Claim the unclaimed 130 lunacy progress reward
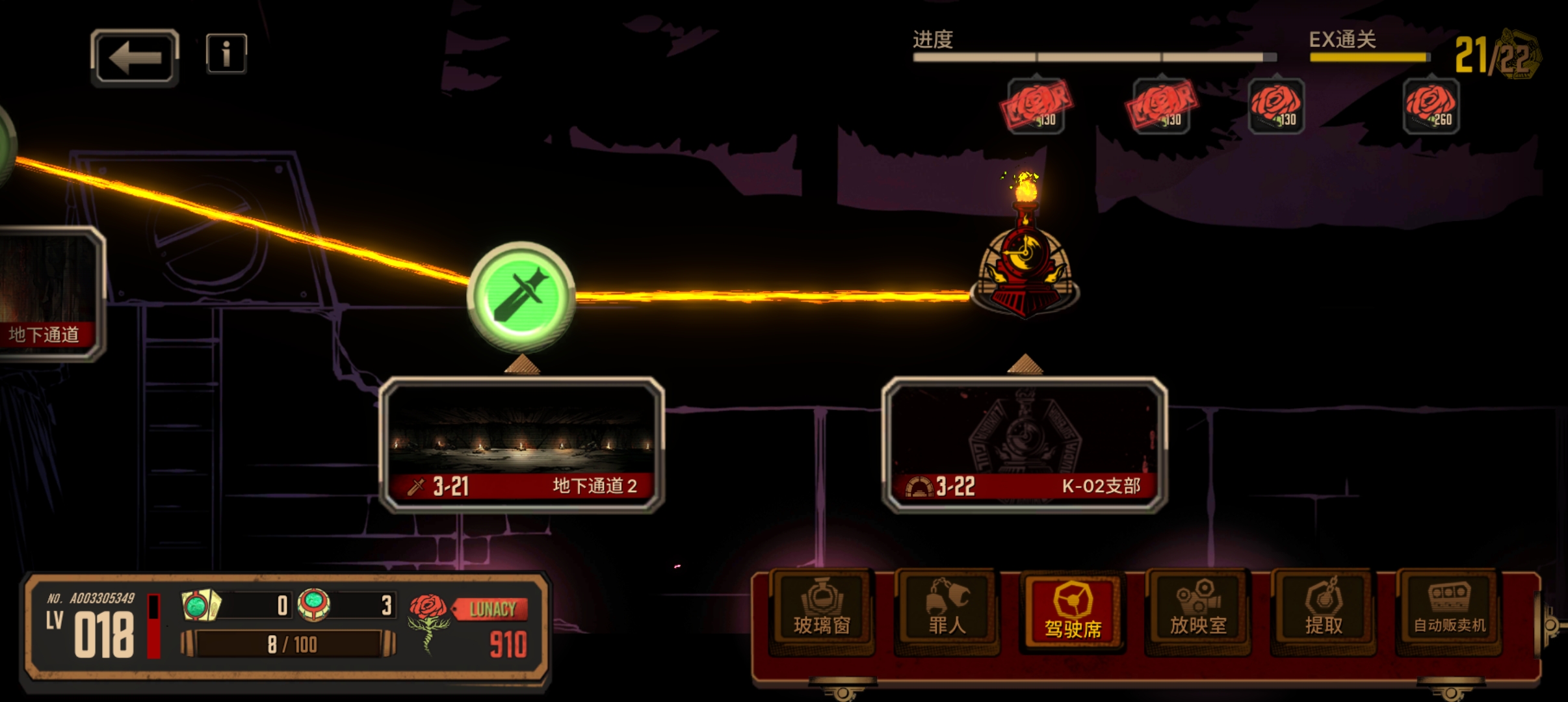This screenshot has width=1568, height=702. pyautogui.click(x=1276, y=106)
